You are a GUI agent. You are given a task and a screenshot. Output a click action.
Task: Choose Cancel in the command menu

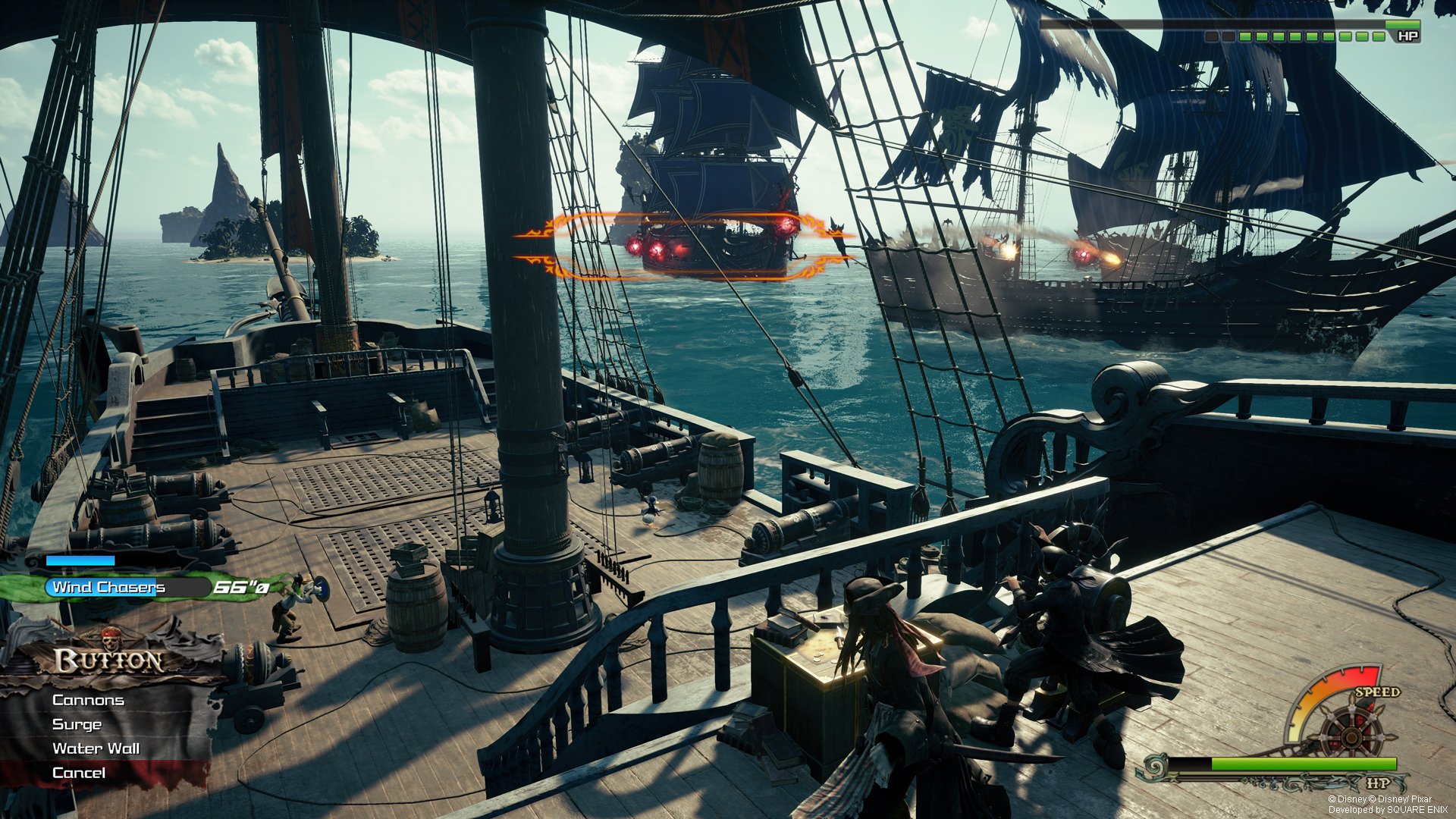click(x=78, y=772)
